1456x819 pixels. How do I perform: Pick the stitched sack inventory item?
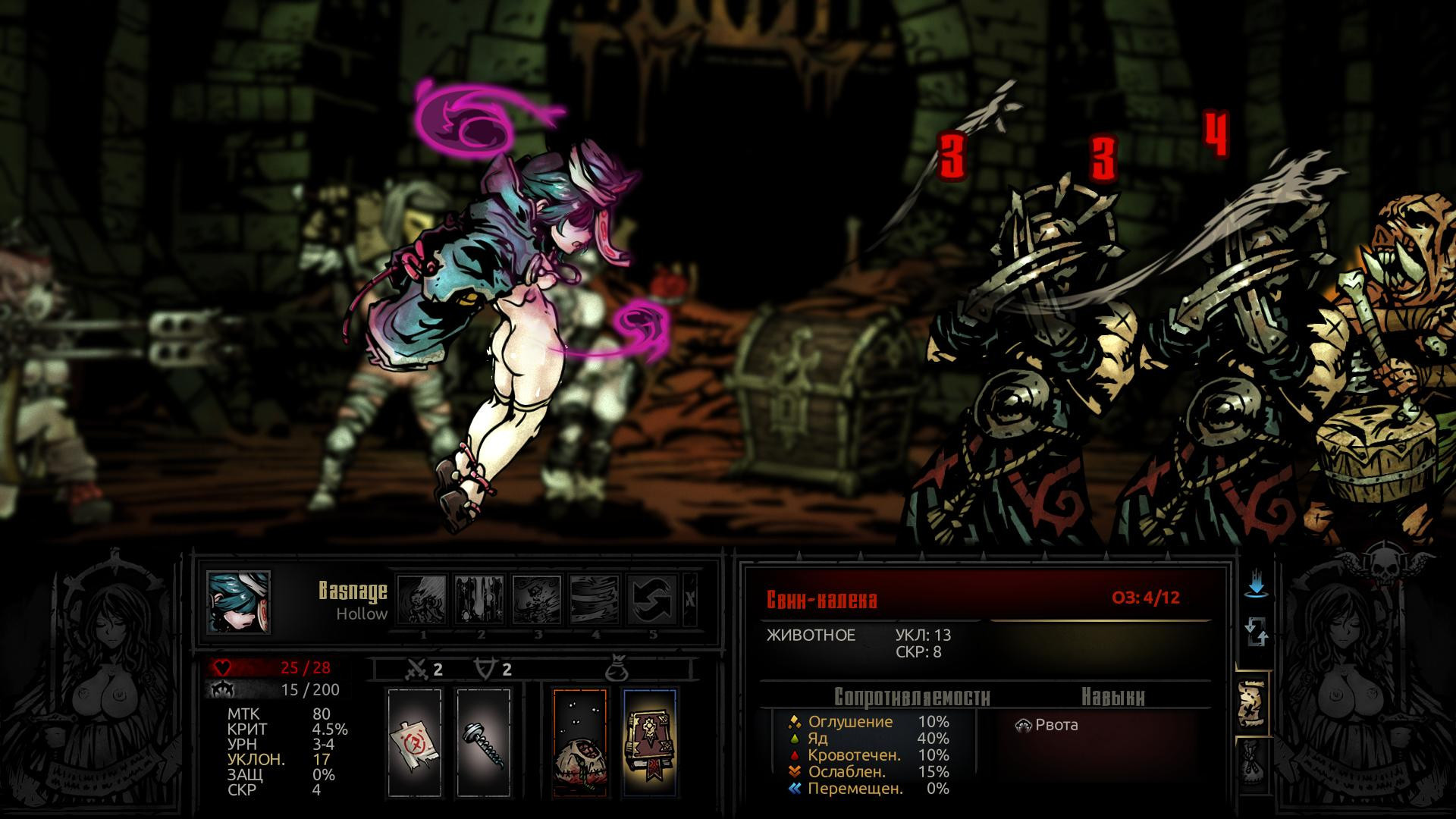tap(579, 742)
